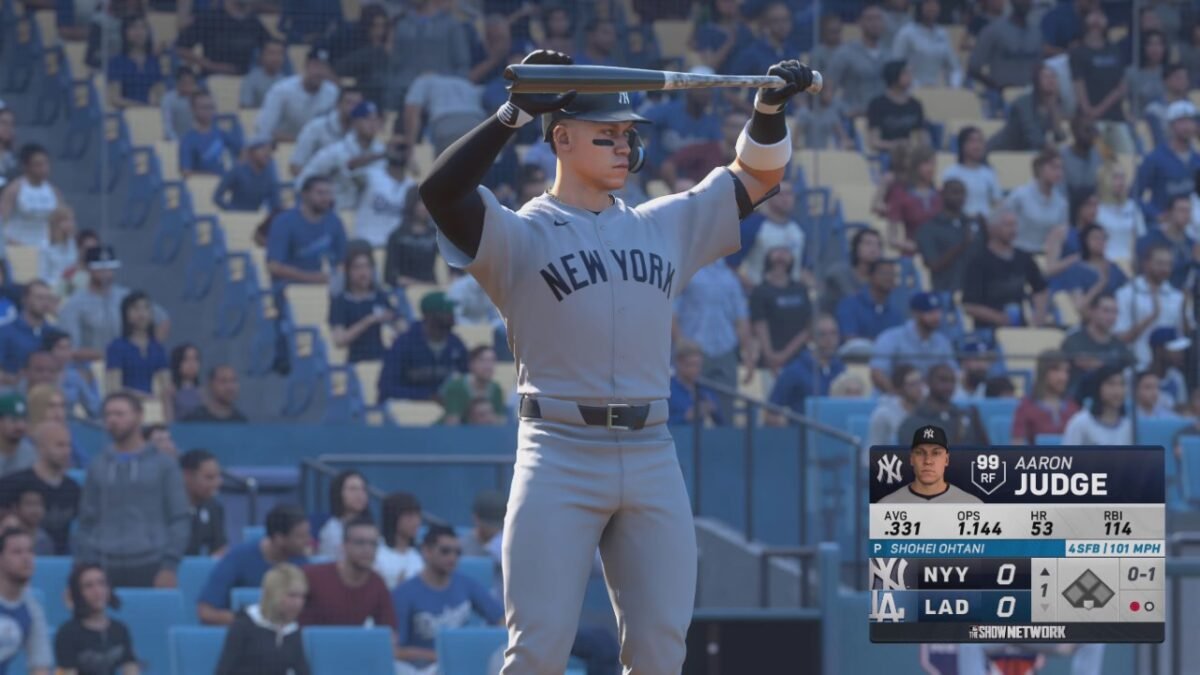This screenshot has width=1200, height=675.
Task: Select Aaron Judge's player portrait
Action: point(929,467)
